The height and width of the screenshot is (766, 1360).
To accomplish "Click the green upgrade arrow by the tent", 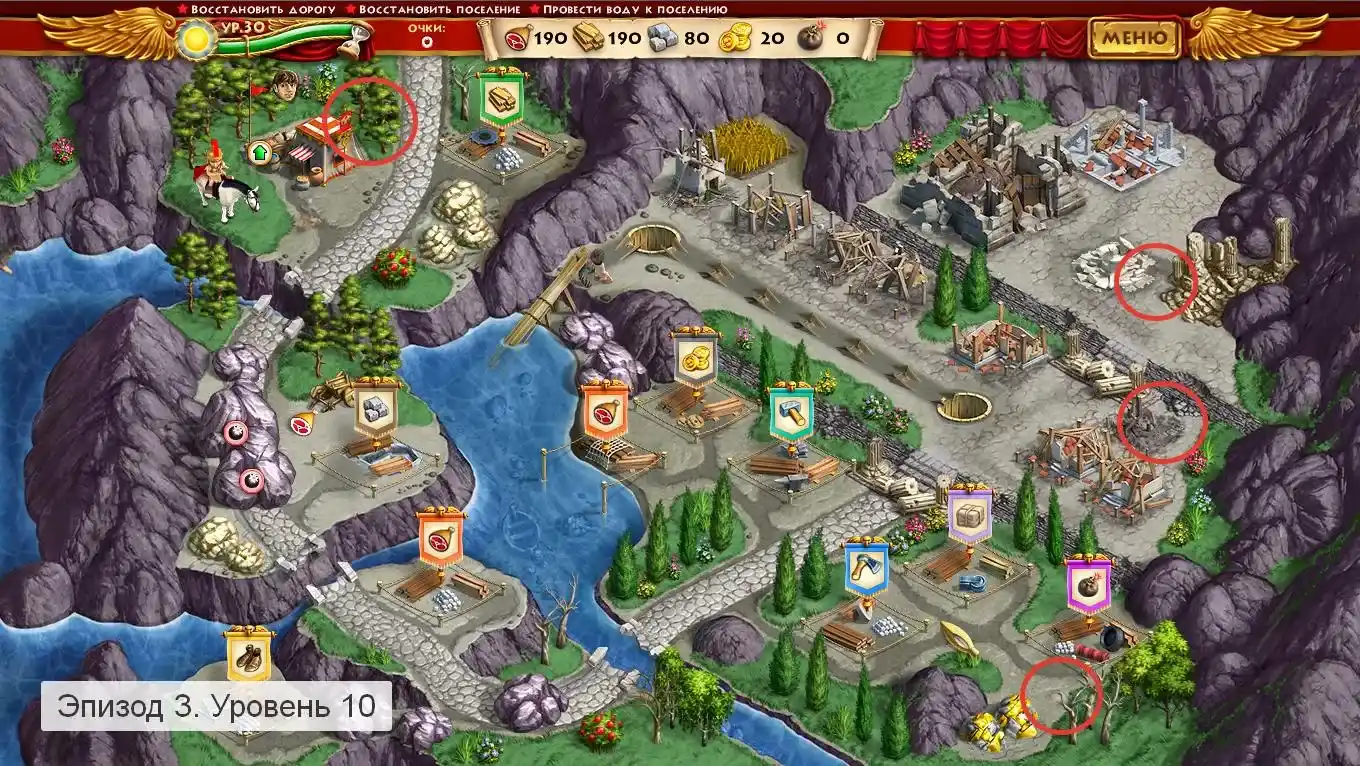I will [x=260, y=153].
